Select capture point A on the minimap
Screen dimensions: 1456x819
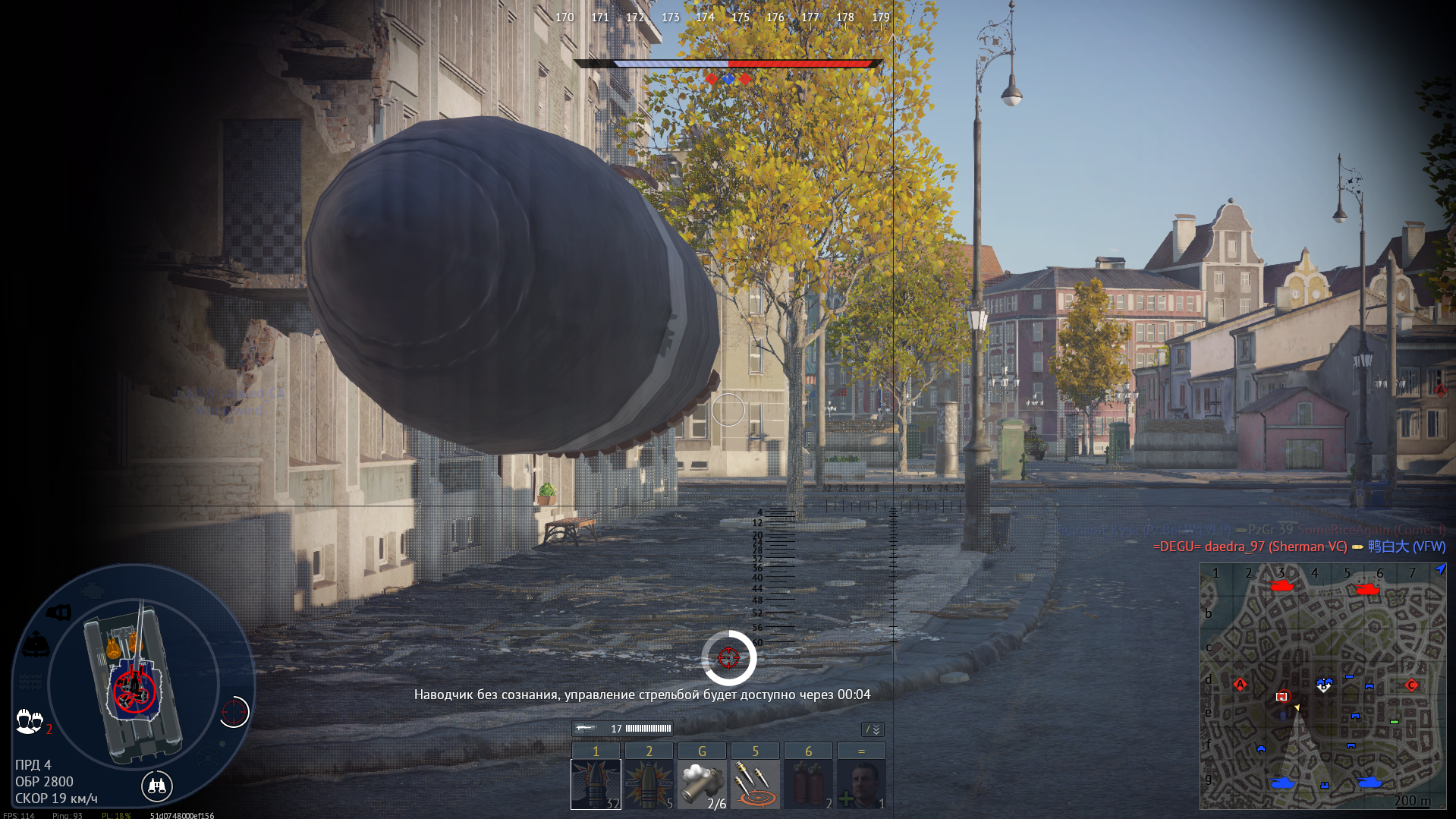pyautogui.click(x=1240, y=685)
